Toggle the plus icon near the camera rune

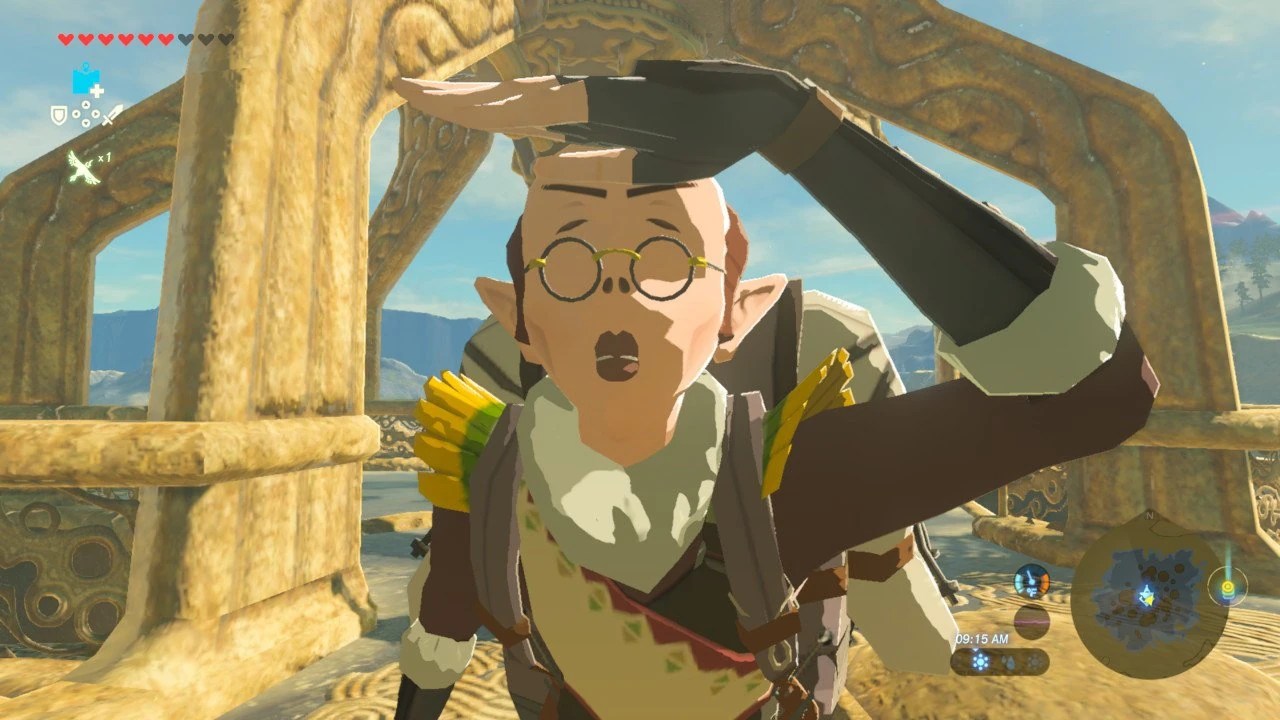(97, 89)
